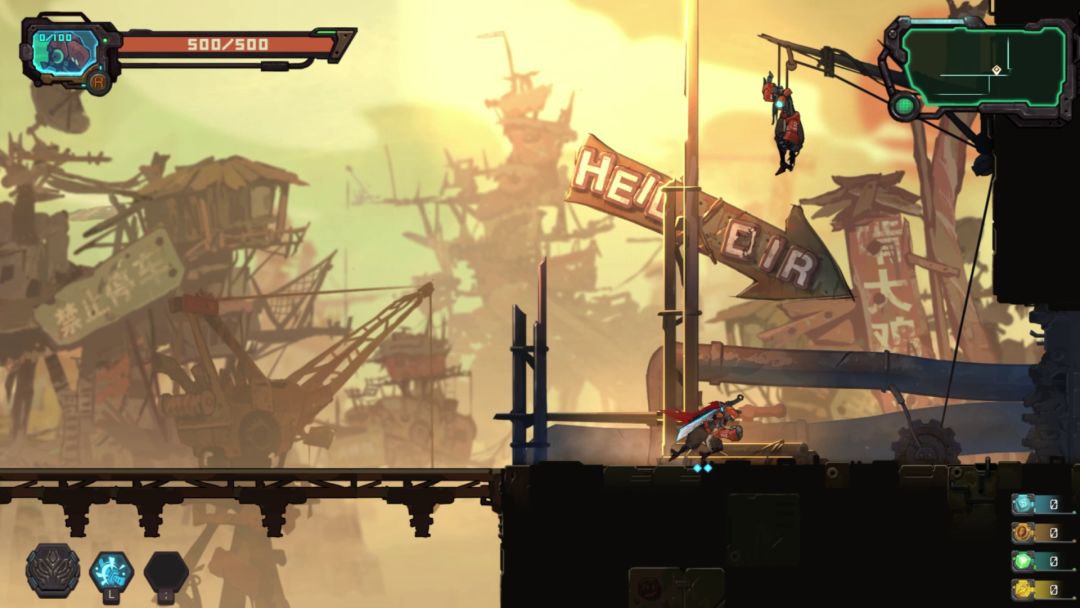Viewport: 1080px width, 608px height.
Task: Click the blue crystal resource icon
Action: pyautogui.click(x=1022, y=504)
